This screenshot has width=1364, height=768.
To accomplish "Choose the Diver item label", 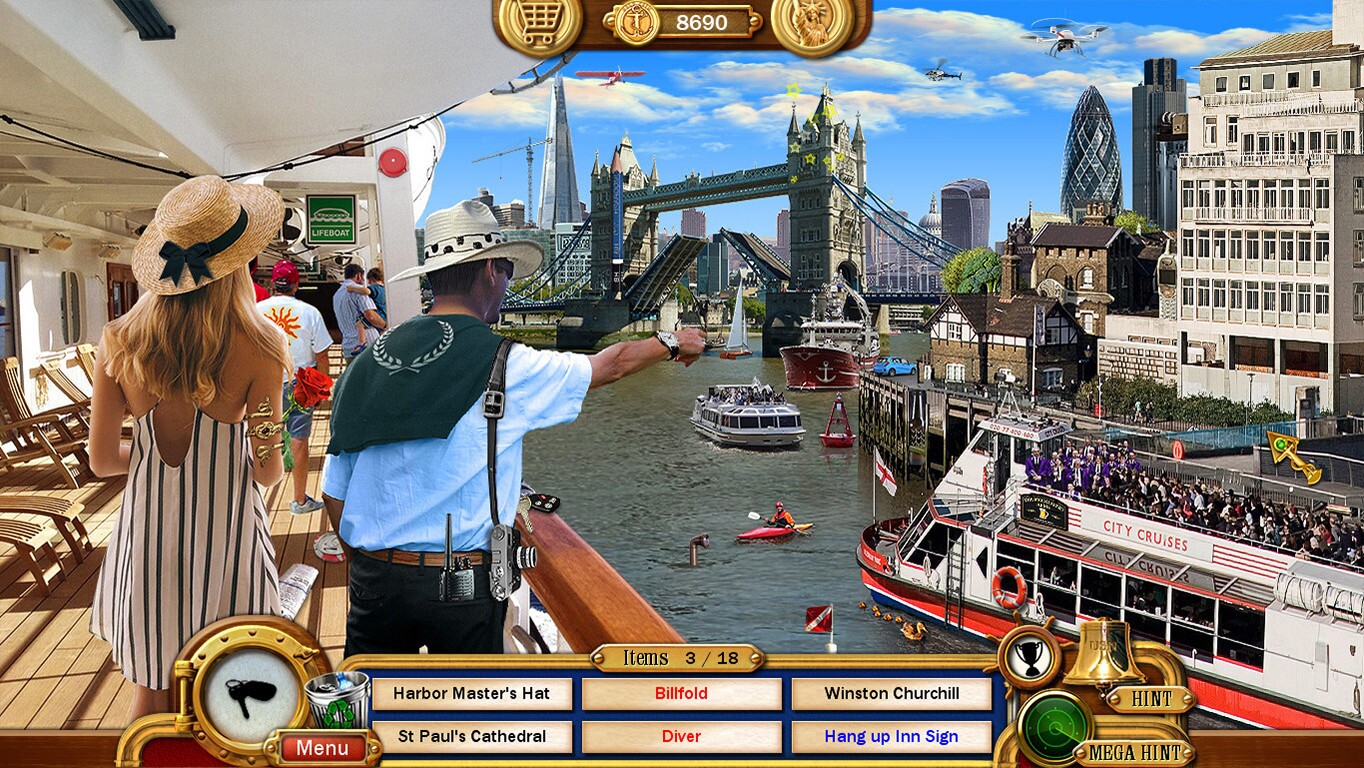I will click(x=681, y=735).
